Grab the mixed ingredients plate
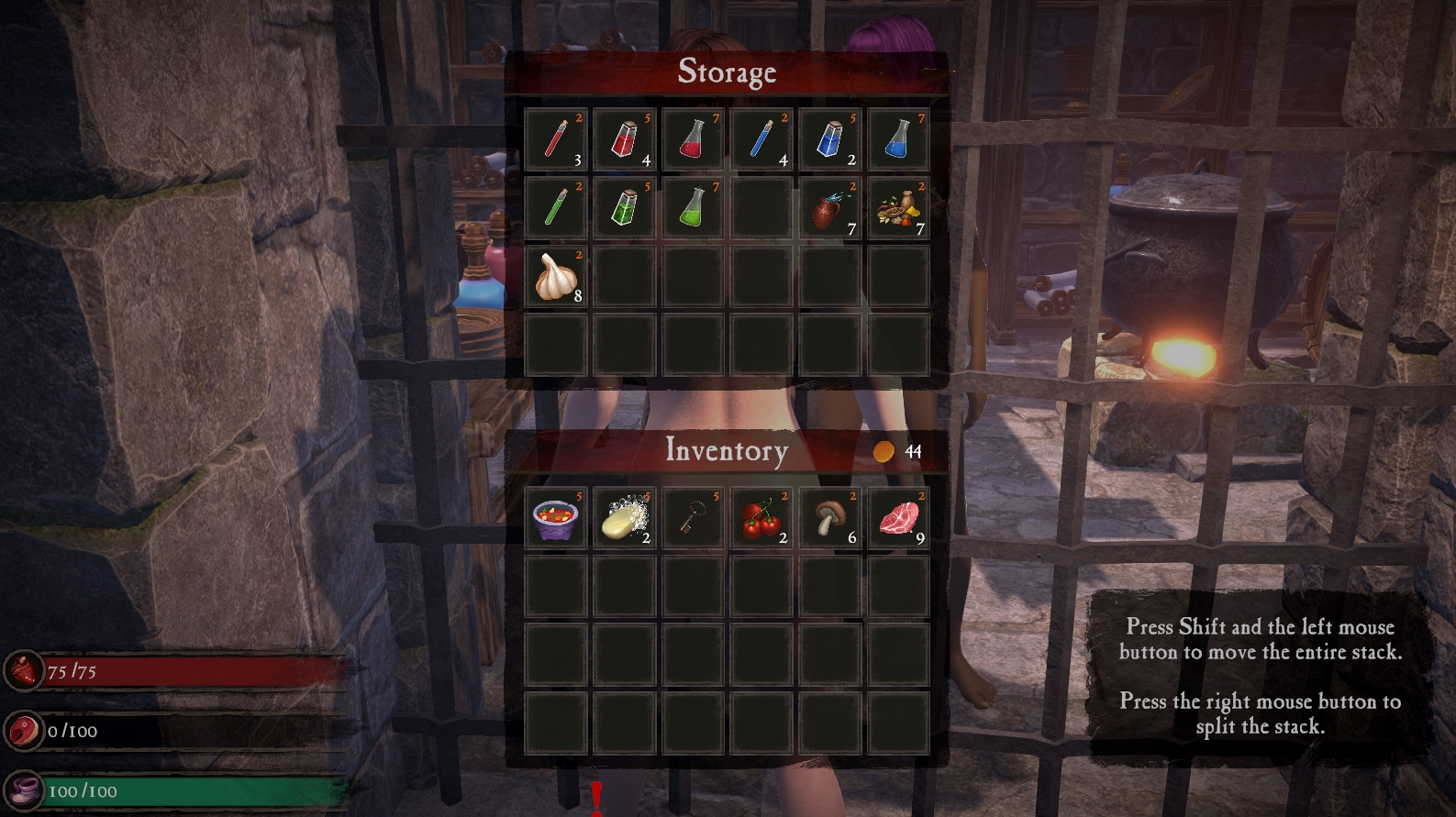Viewport: 1456px width, 817px height. (898, 208)
